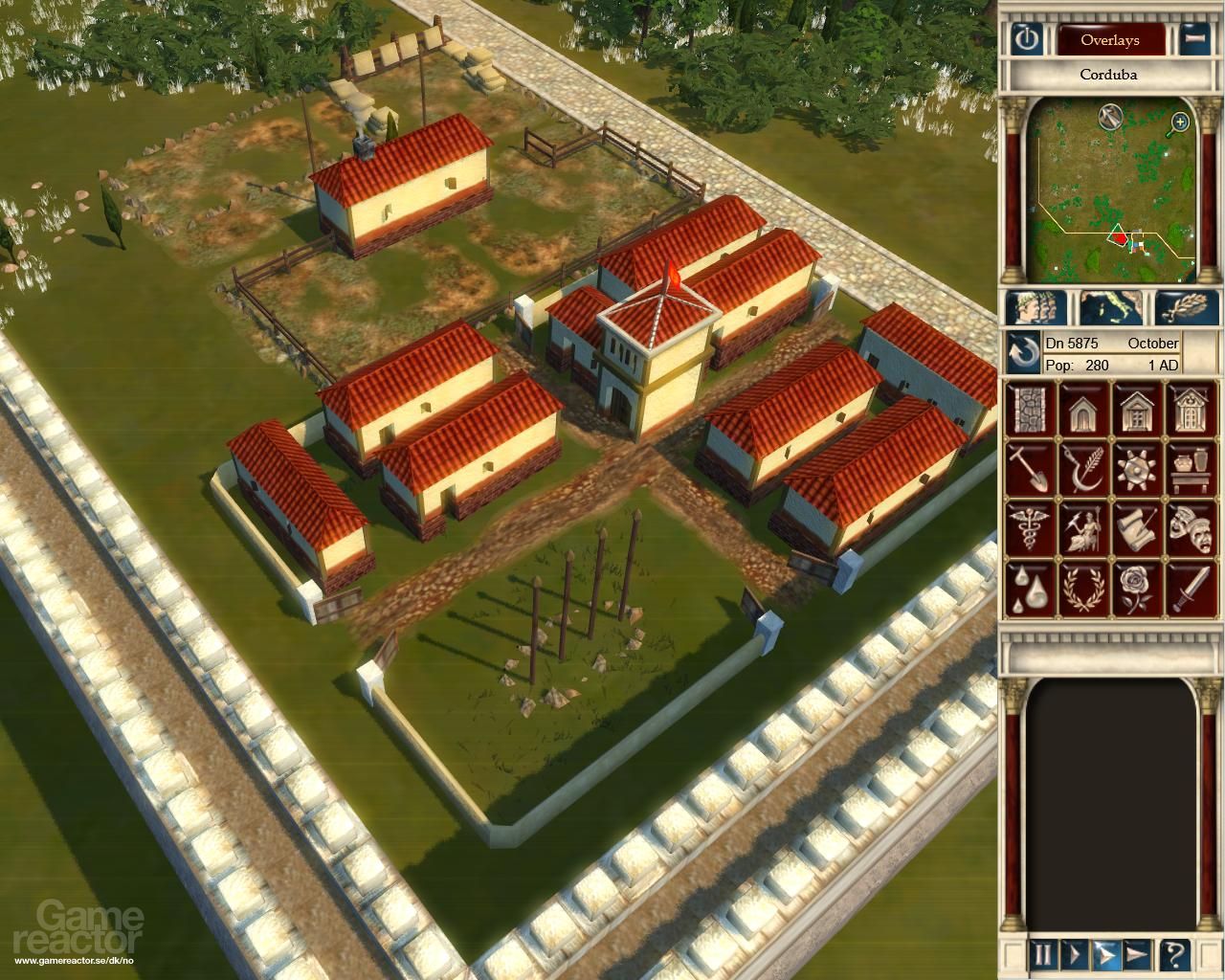The image size is (1225, 980).
Task: Click the health caduceus icon
Action: point(1032,526)
